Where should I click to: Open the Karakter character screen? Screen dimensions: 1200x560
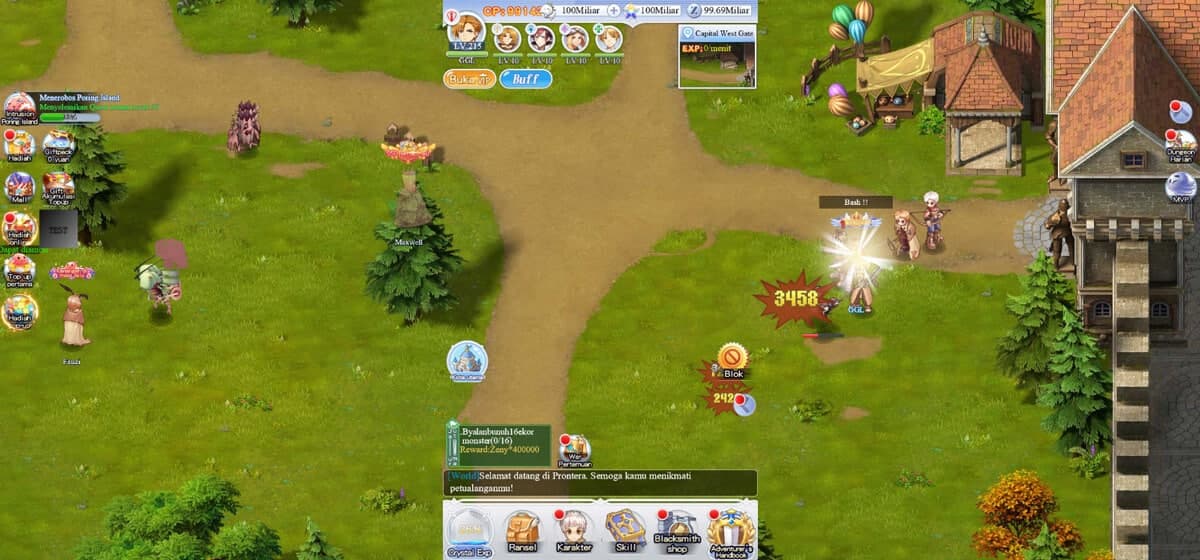574,530
